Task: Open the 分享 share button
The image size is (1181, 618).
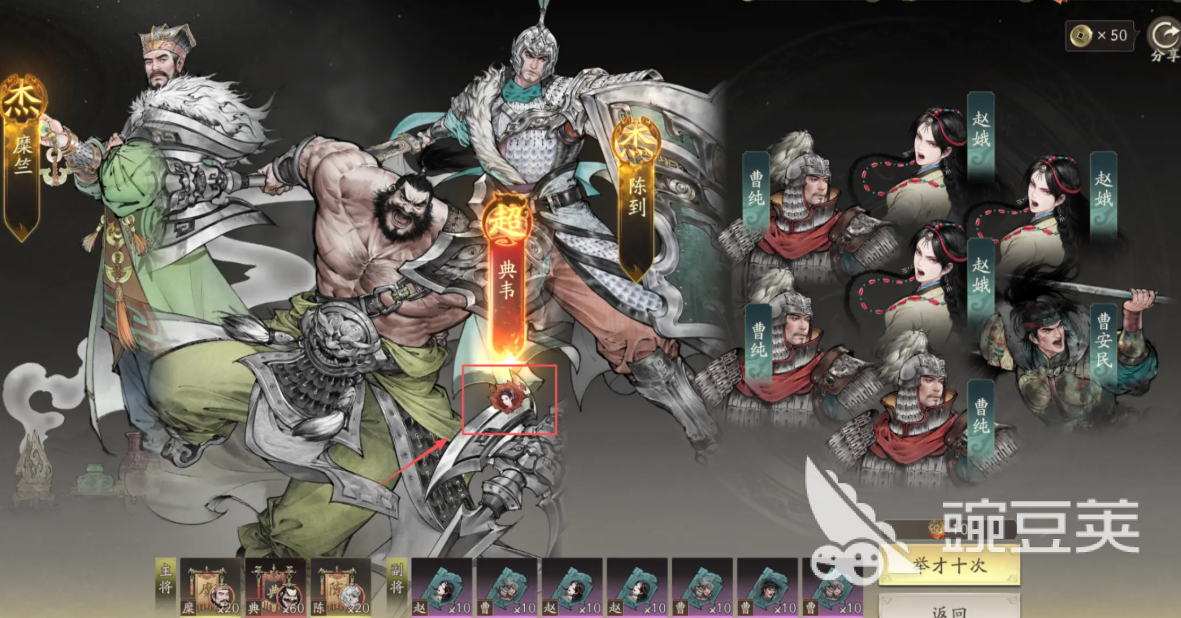Action: 1164,40
